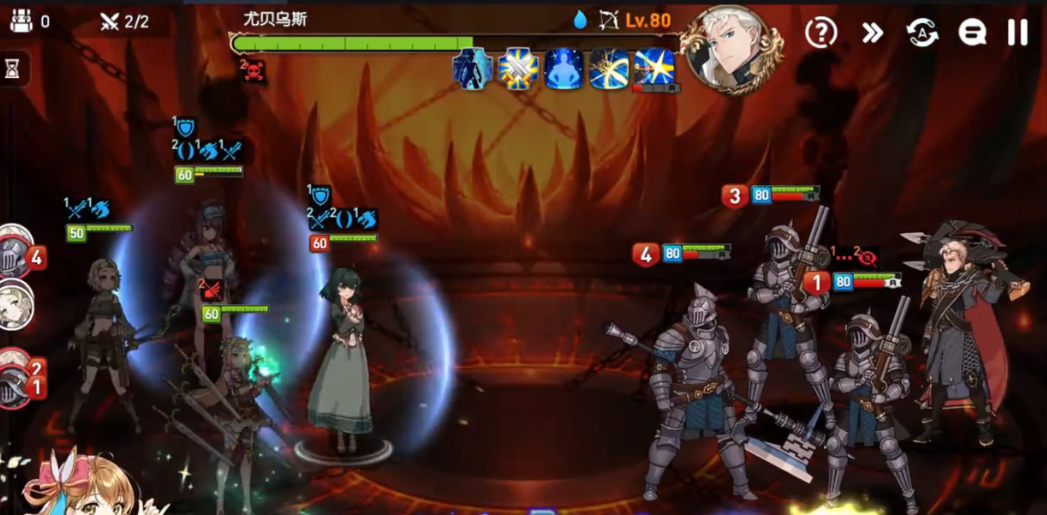Inspect the boss's golden slash skill icon
The height and width of the screenshot is (515, 1047).
coord(608,68)
